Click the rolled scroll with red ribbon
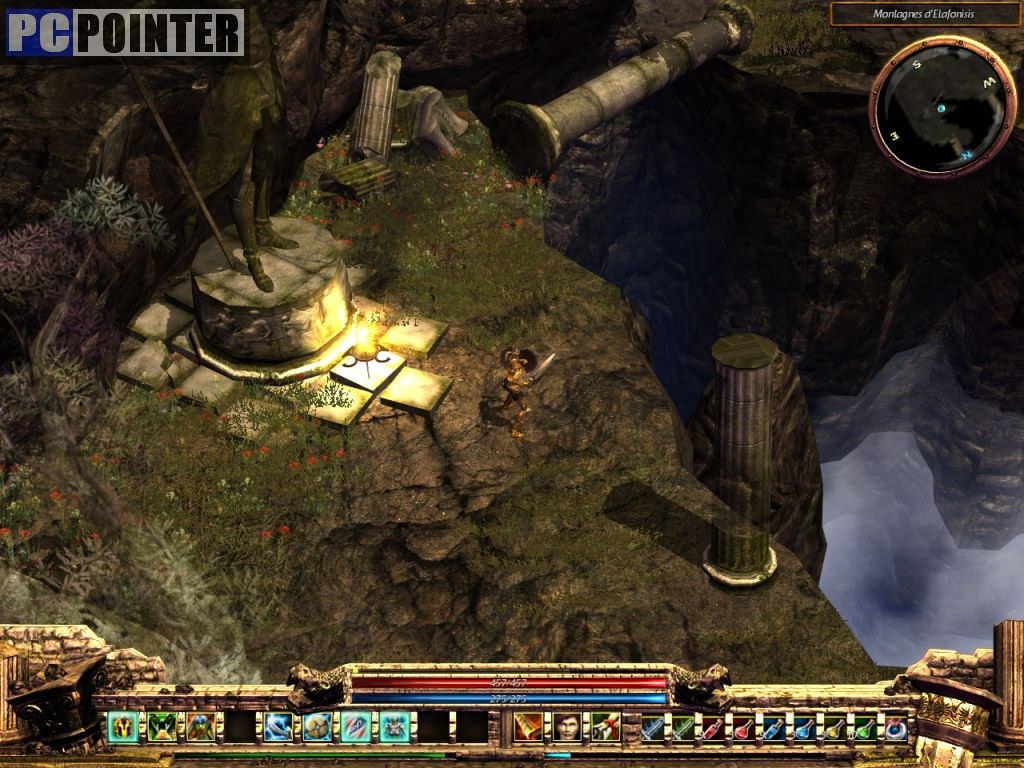Image resolution: width=1024 pixels, height=768 pixels. coord(605,726)
